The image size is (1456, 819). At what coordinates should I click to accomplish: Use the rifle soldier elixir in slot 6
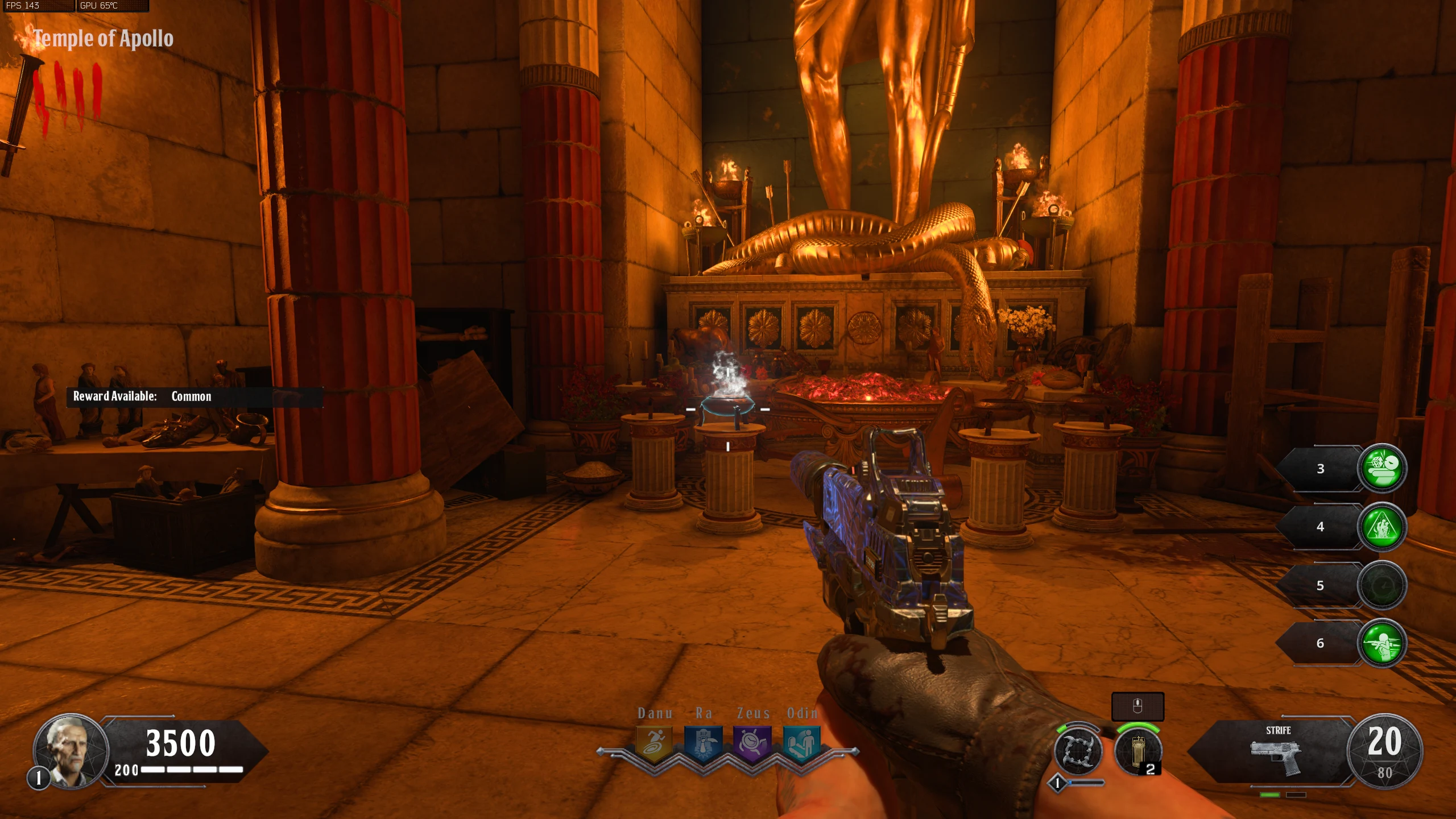[1381, 643]
